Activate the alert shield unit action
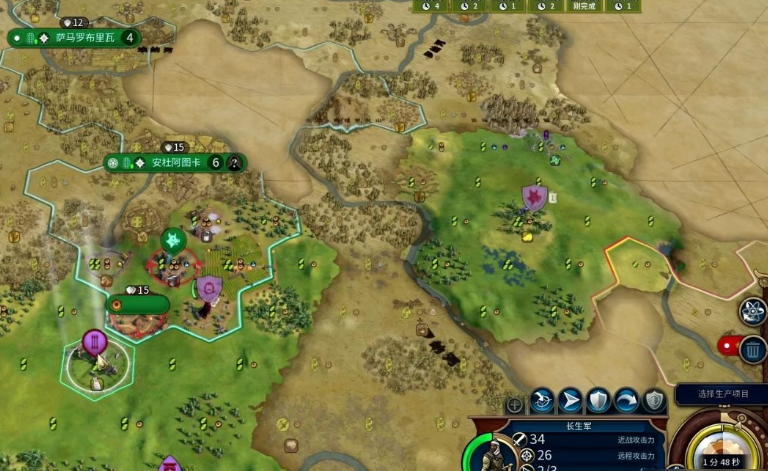The height and width of the screenshot is (471, 768). tap(653, 401)
